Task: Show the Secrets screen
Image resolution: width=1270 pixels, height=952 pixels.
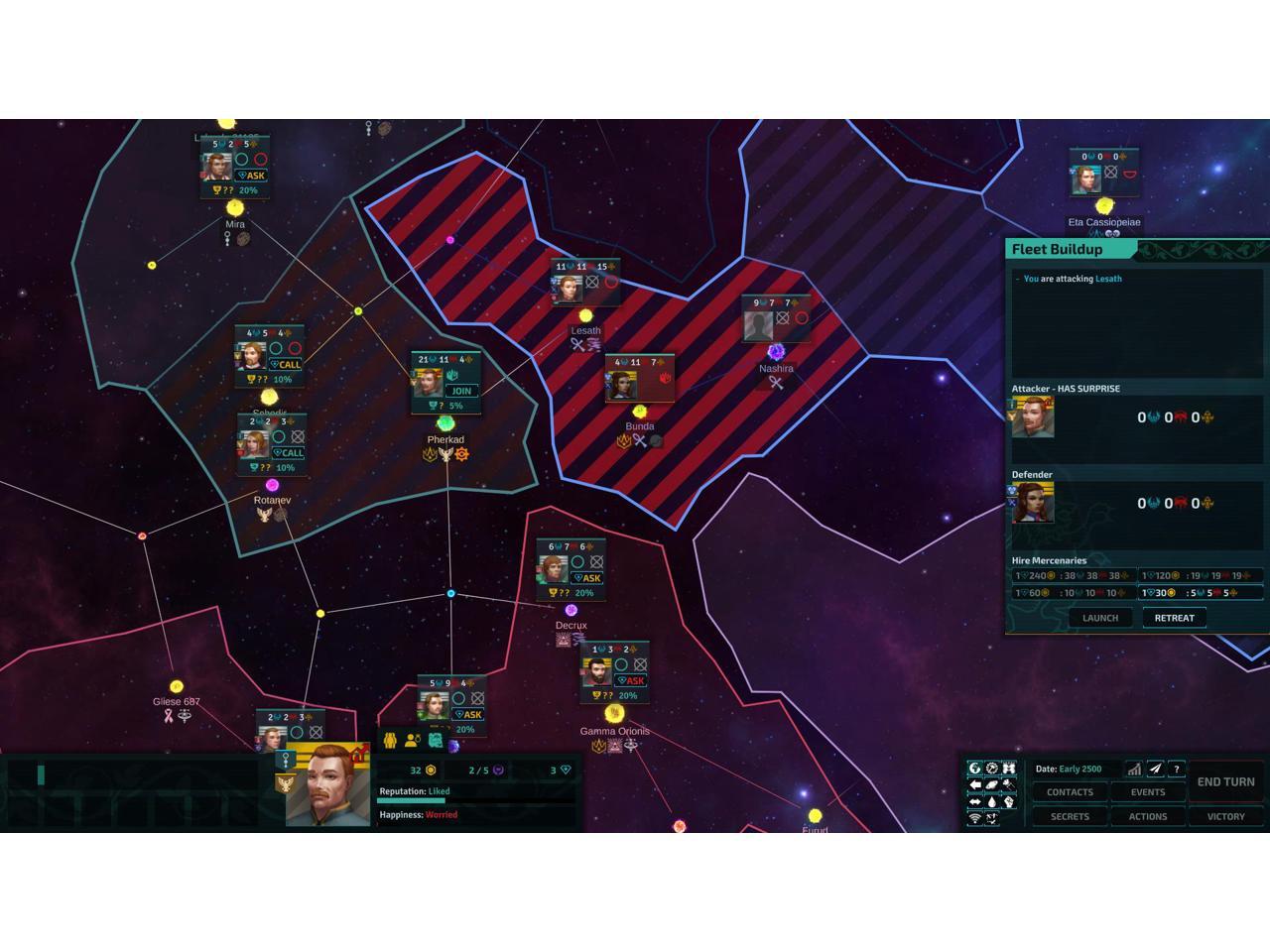Action: (x=1070, y=817)
